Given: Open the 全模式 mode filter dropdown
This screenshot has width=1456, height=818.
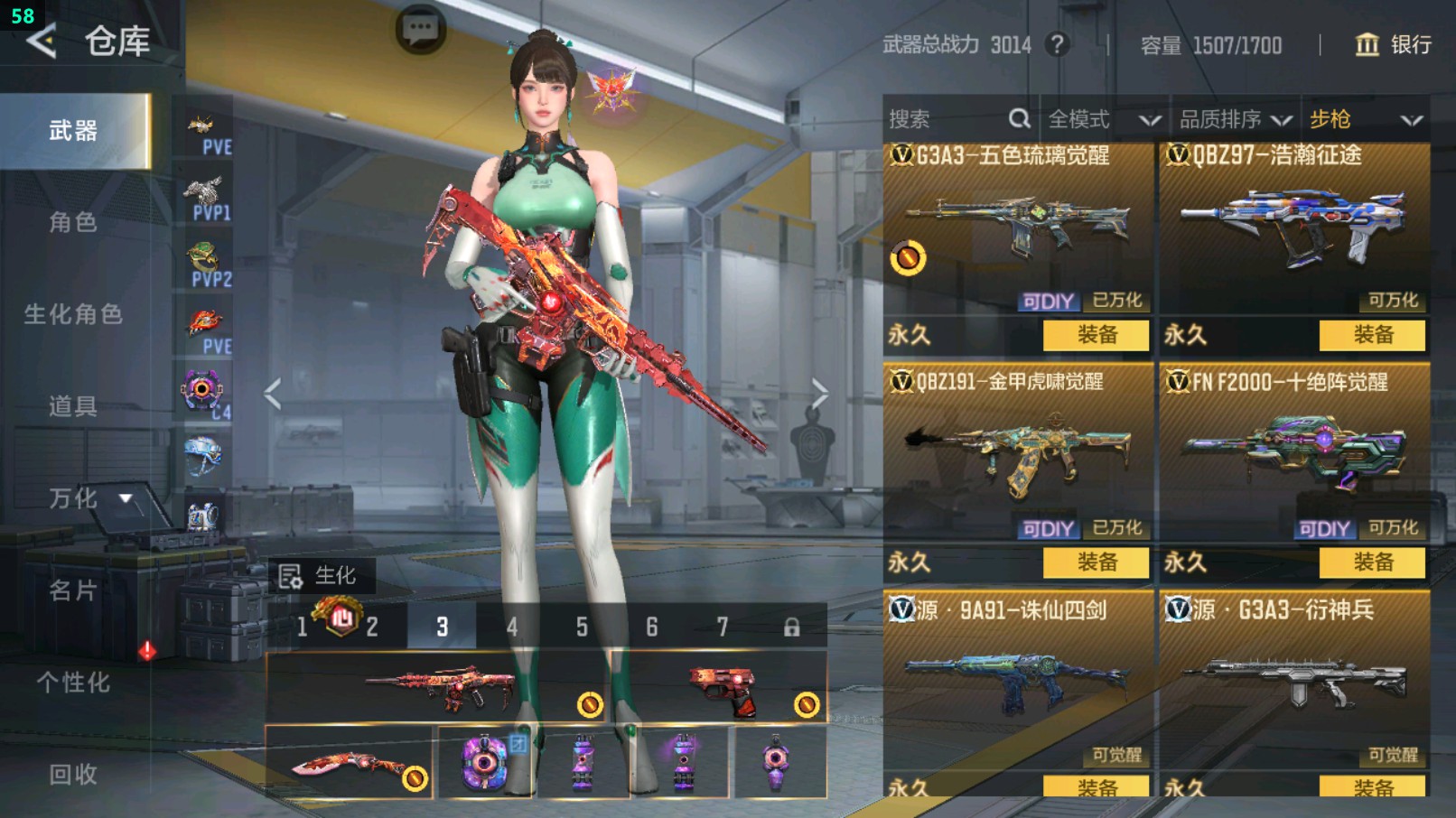Looking at the screenshot, I should (x=1103, y=119).
